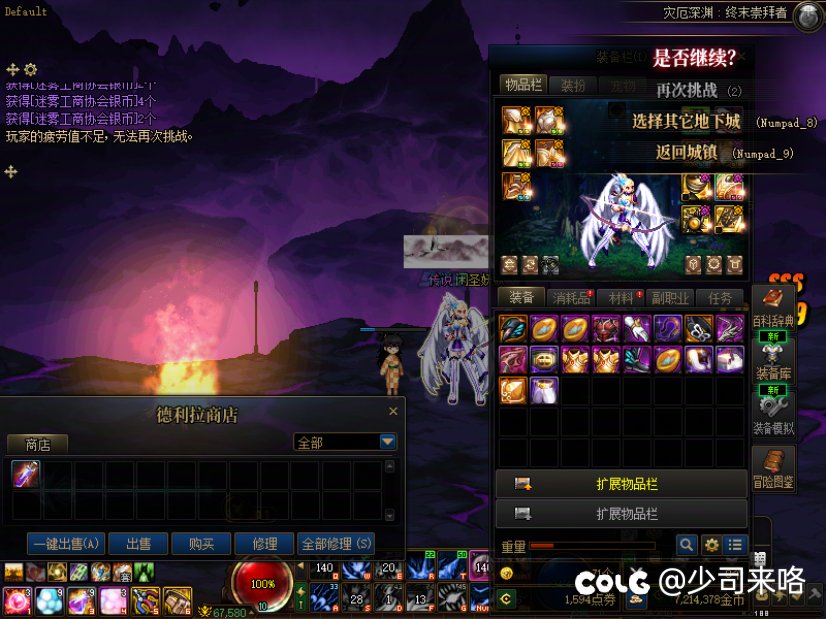826x619 pixels.
Task: Switch to the 消耗品 consumables tab
Action: point(572,298)
